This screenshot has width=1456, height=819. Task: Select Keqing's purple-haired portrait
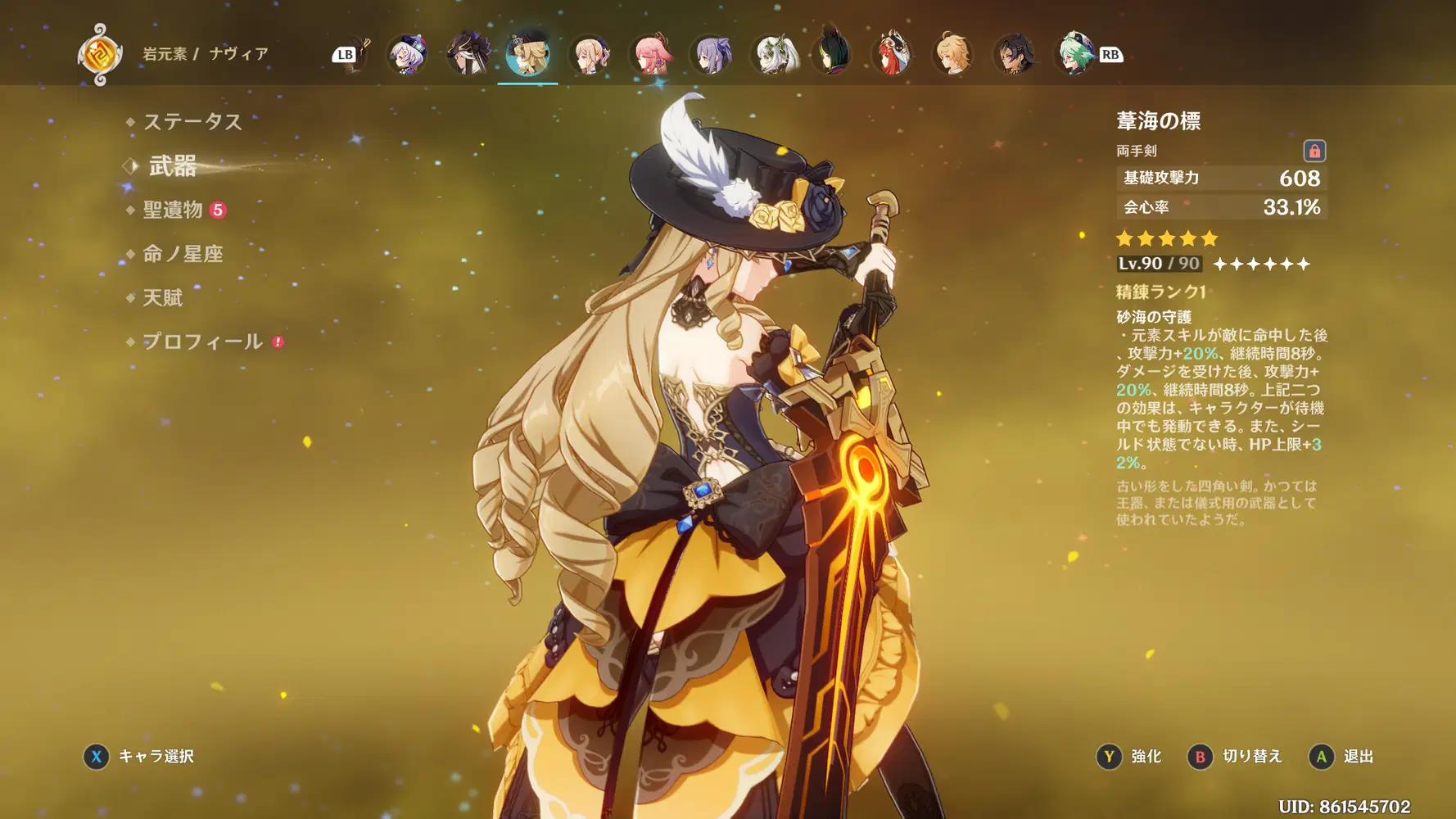[x=712, y=55]
